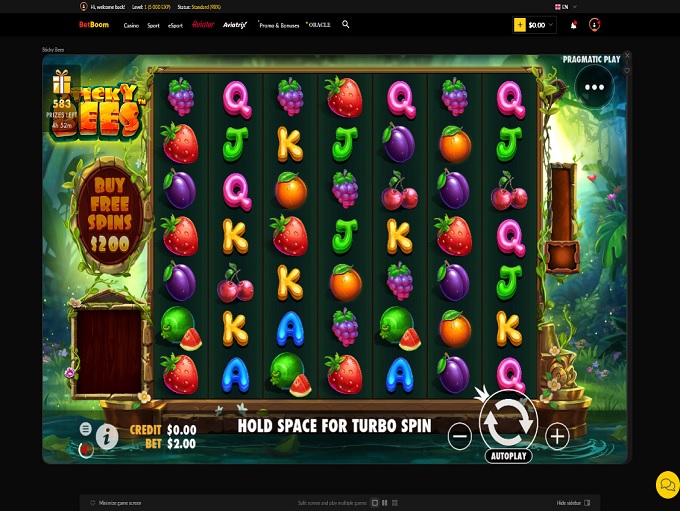Open the eSport section
680x511 pixels.
[176, 24]
